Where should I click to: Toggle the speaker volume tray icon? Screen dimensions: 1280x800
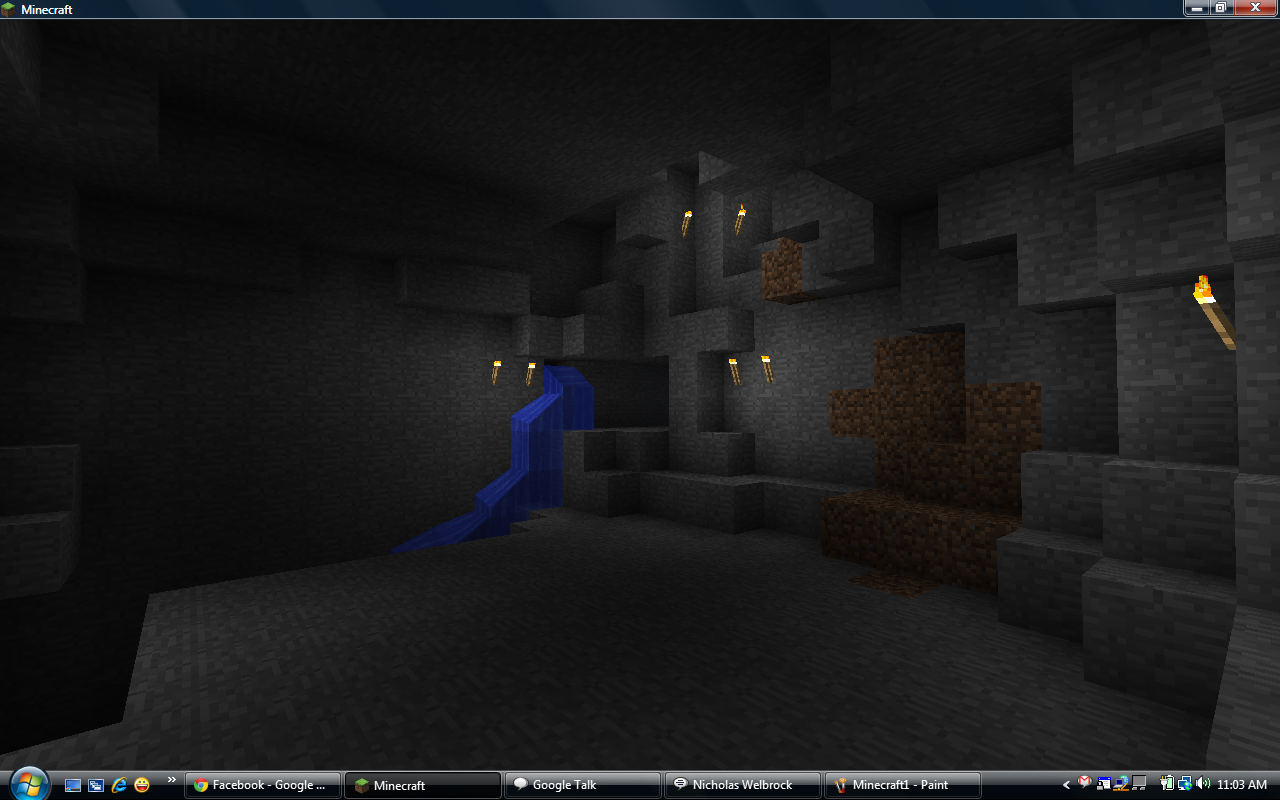click(1202, 785)
